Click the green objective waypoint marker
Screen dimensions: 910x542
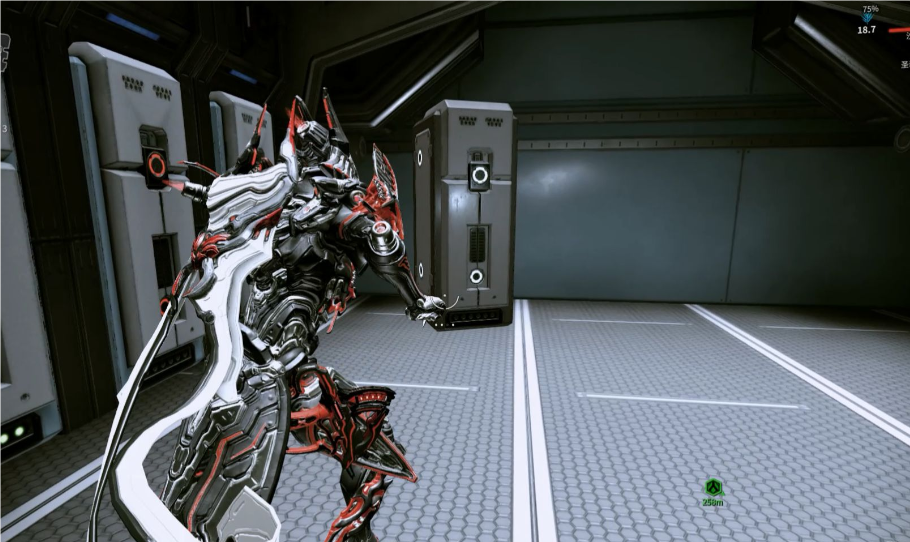pos(713,487)
